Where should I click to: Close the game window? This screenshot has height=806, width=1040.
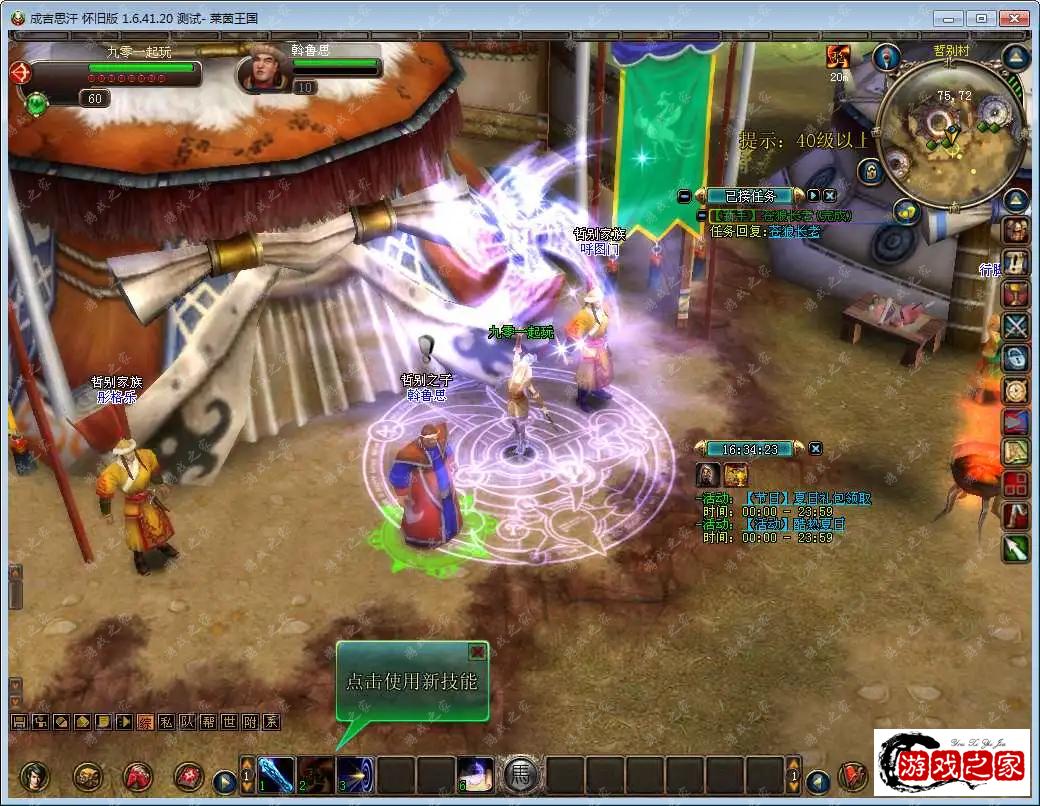coord(1014,17)
